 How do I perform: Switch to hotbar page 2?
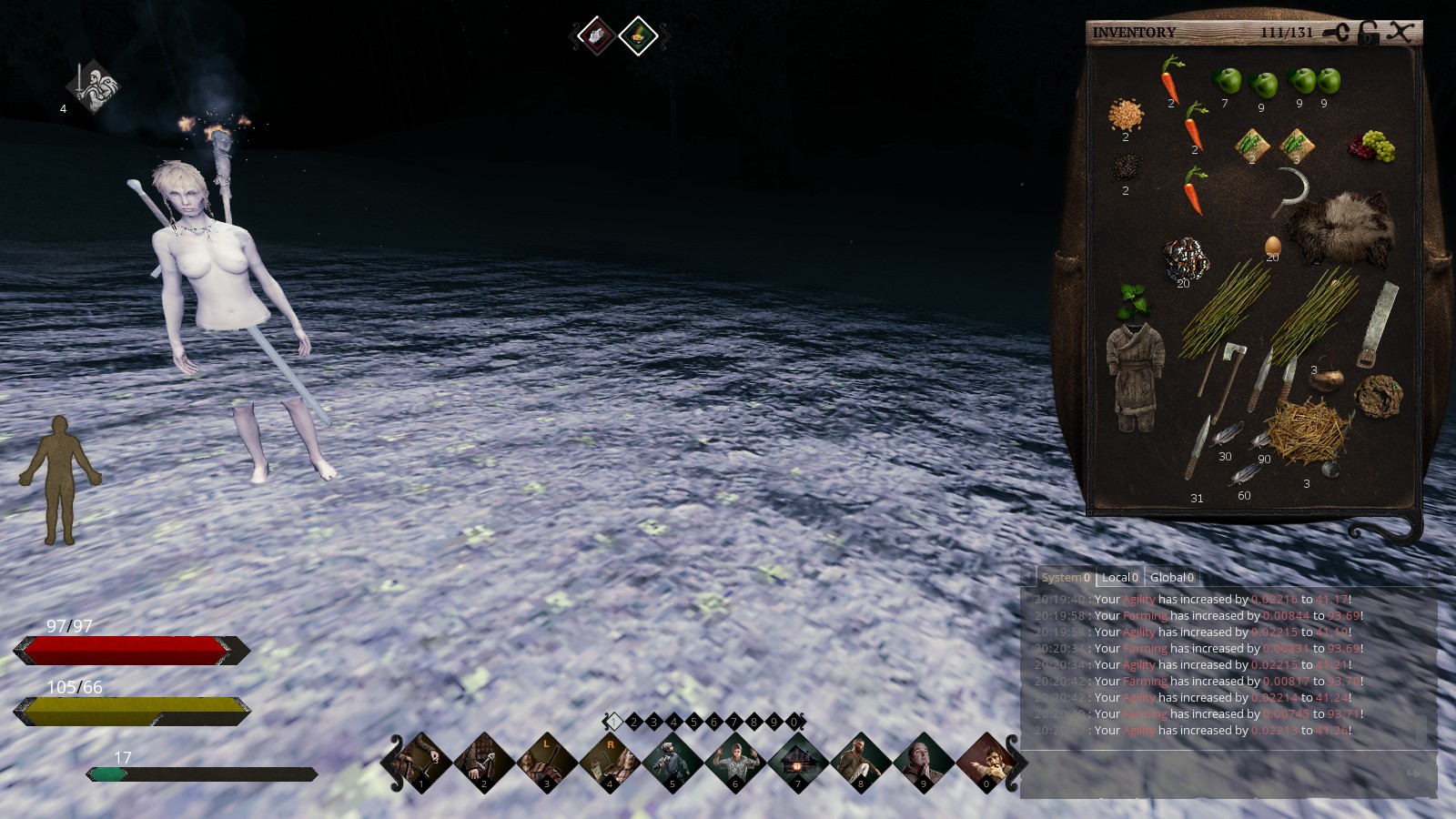(x=633, y=722)
